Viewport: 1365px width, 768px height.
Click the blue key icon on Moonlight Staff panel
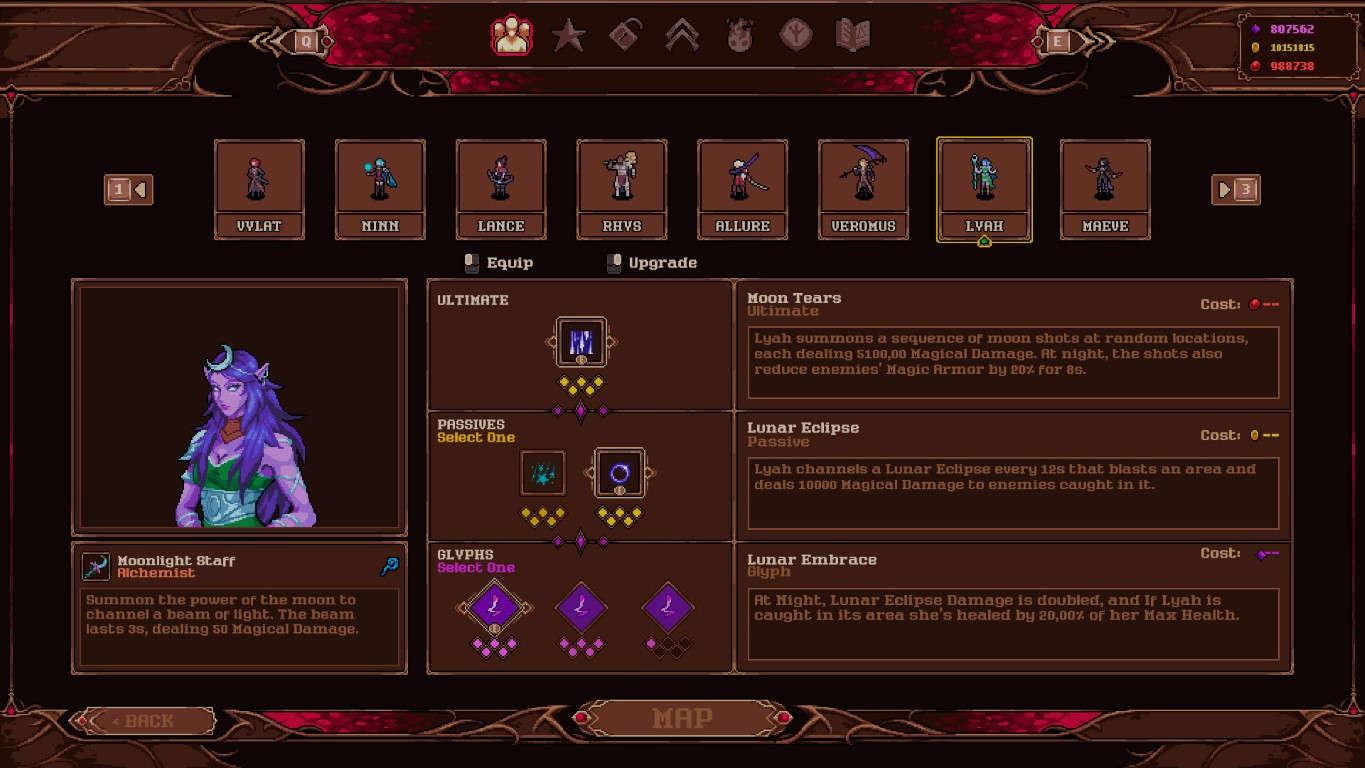[x=391, y=566]
